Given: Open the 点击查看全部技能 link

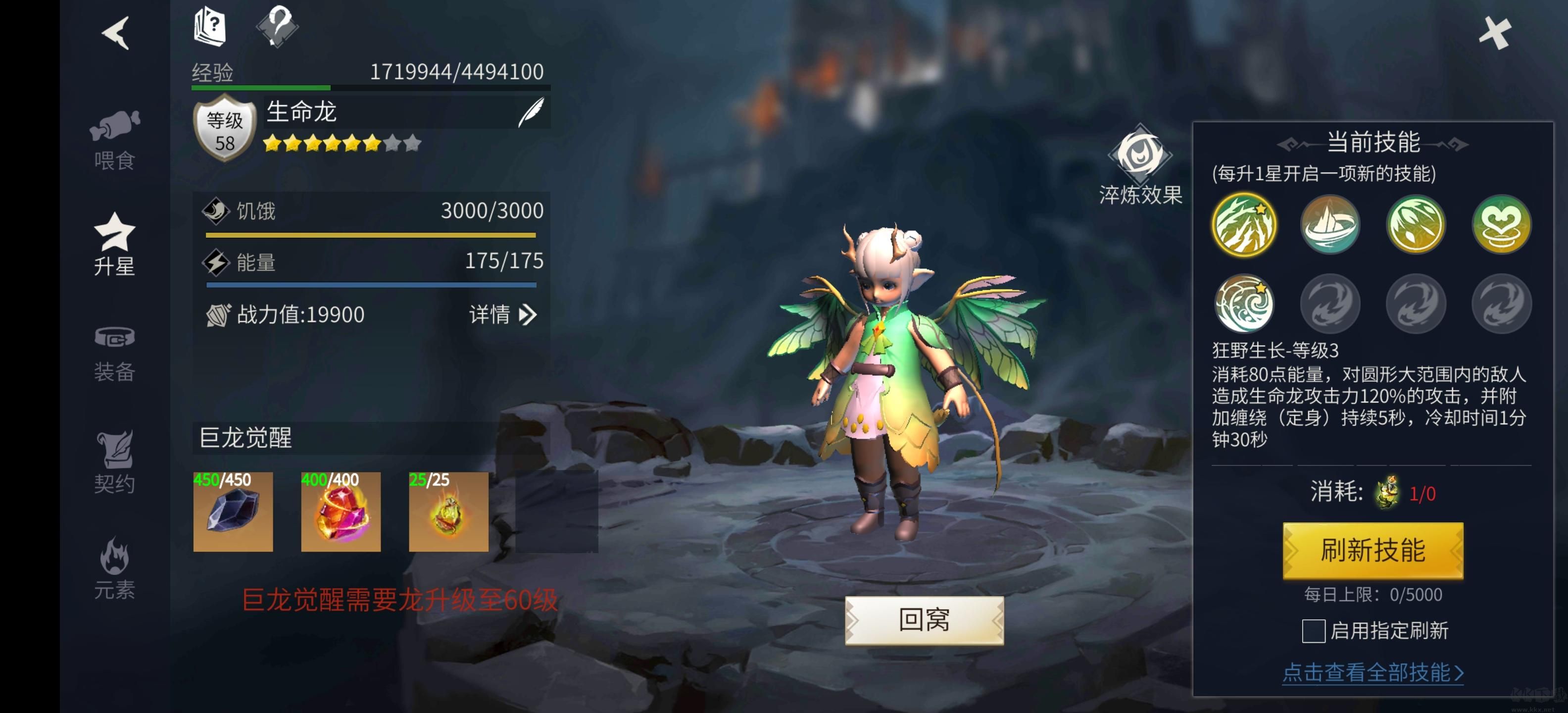Looking at the screenshot, I should coord(1372,673).
